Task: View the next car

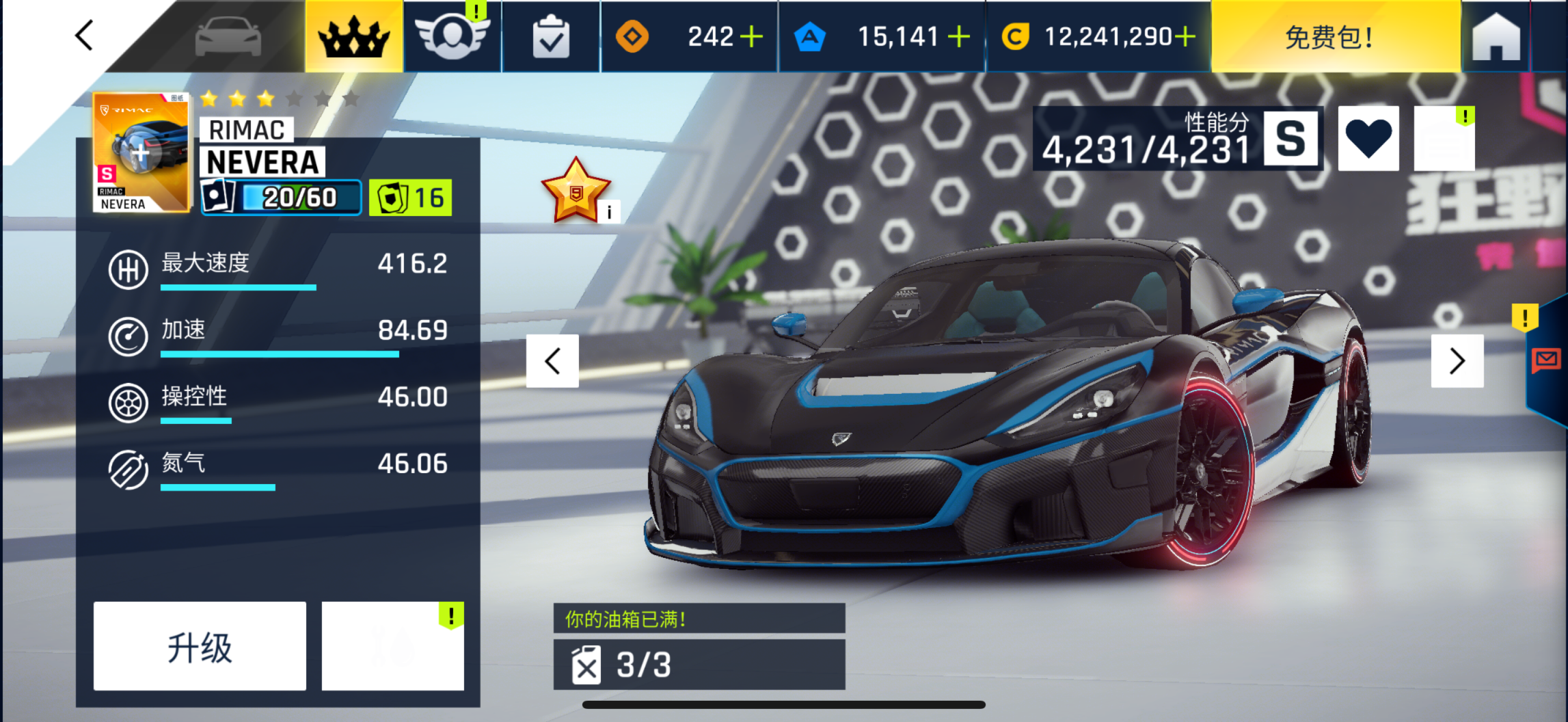Action: [x=1457, y=361]
